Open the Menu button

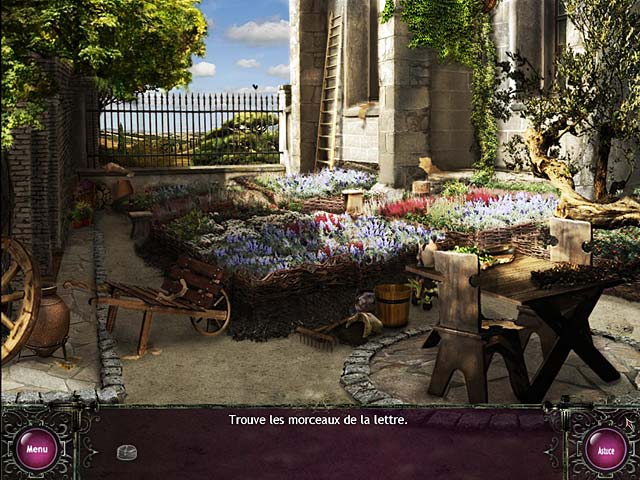pos(37,449)
